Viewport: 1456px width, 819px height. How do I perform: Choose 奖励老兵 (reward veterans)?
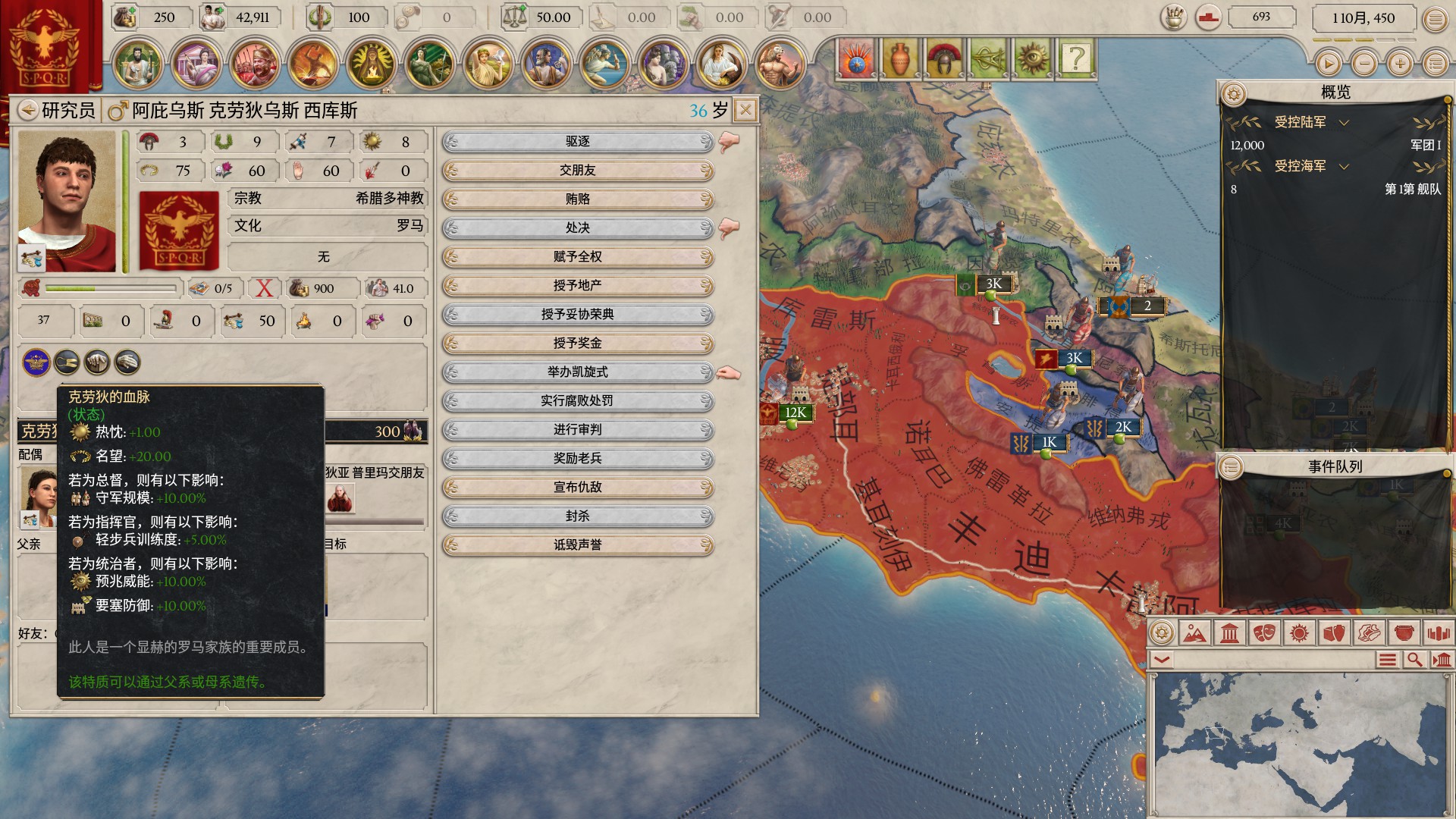[x=578, y=459]
